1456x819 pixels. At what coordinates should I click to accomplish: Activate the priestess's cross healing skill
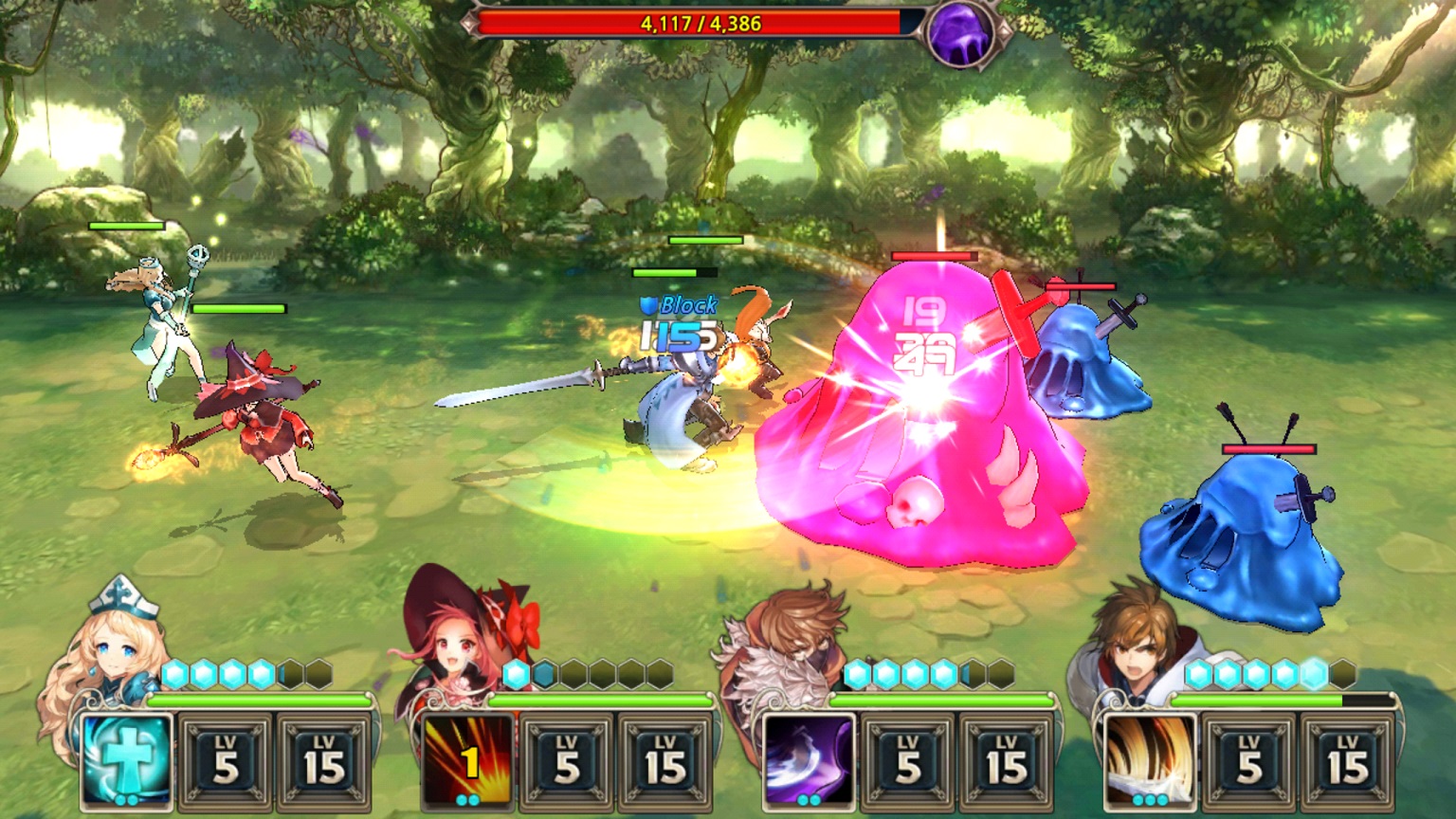click(x=126, y=761)
